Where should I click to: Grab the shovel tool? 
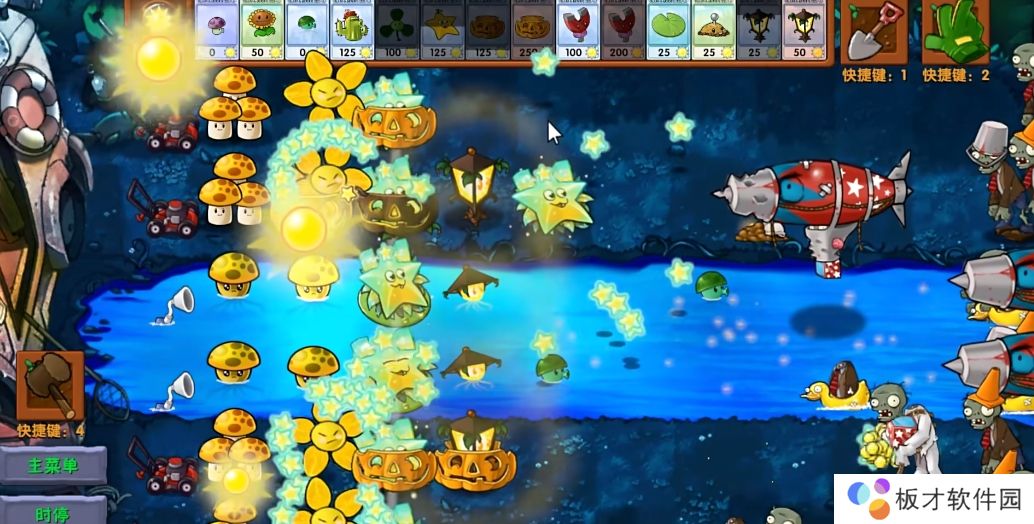[x=874, y=32]
